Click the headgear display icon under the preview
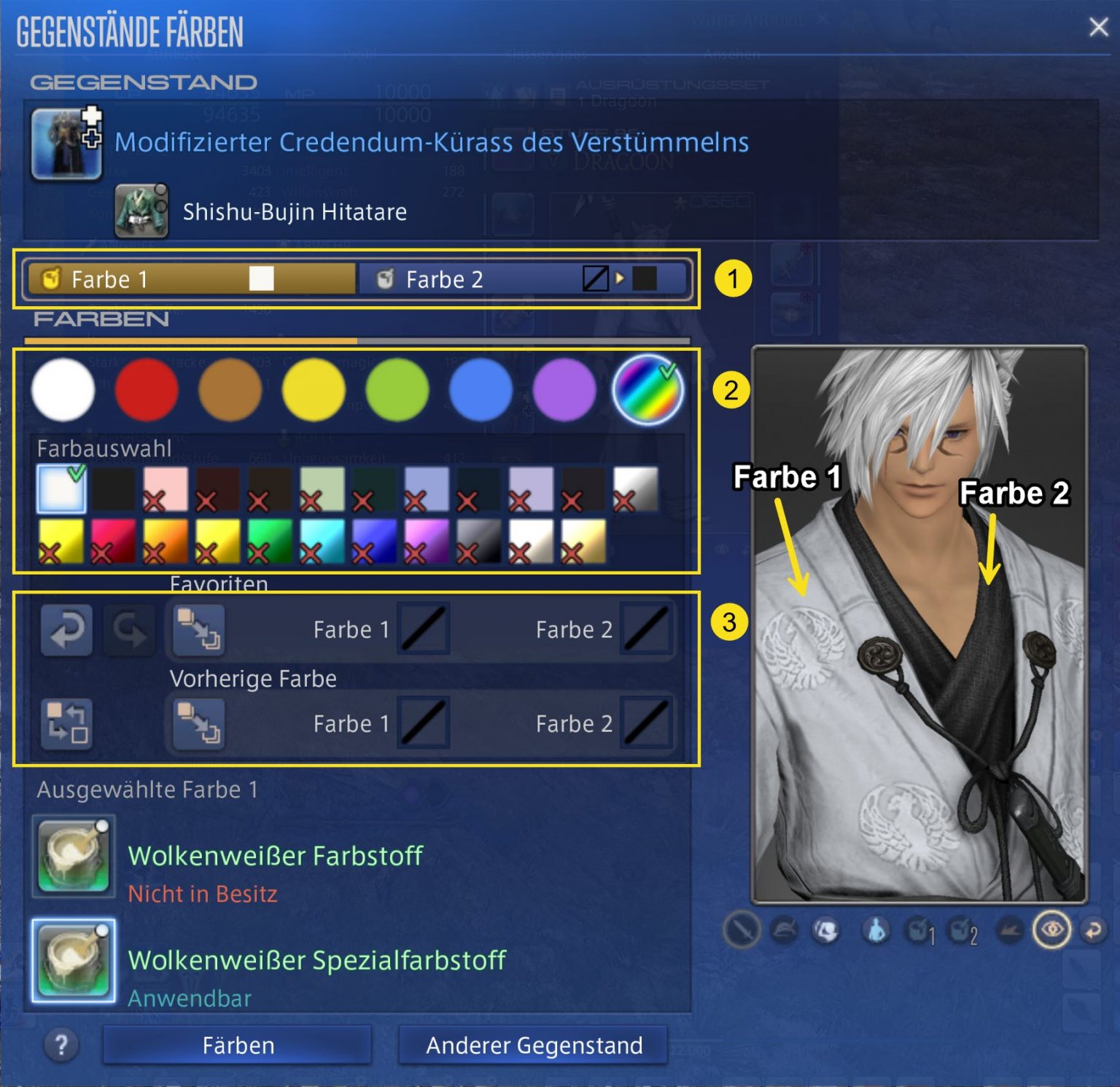 tap(782, 930)
